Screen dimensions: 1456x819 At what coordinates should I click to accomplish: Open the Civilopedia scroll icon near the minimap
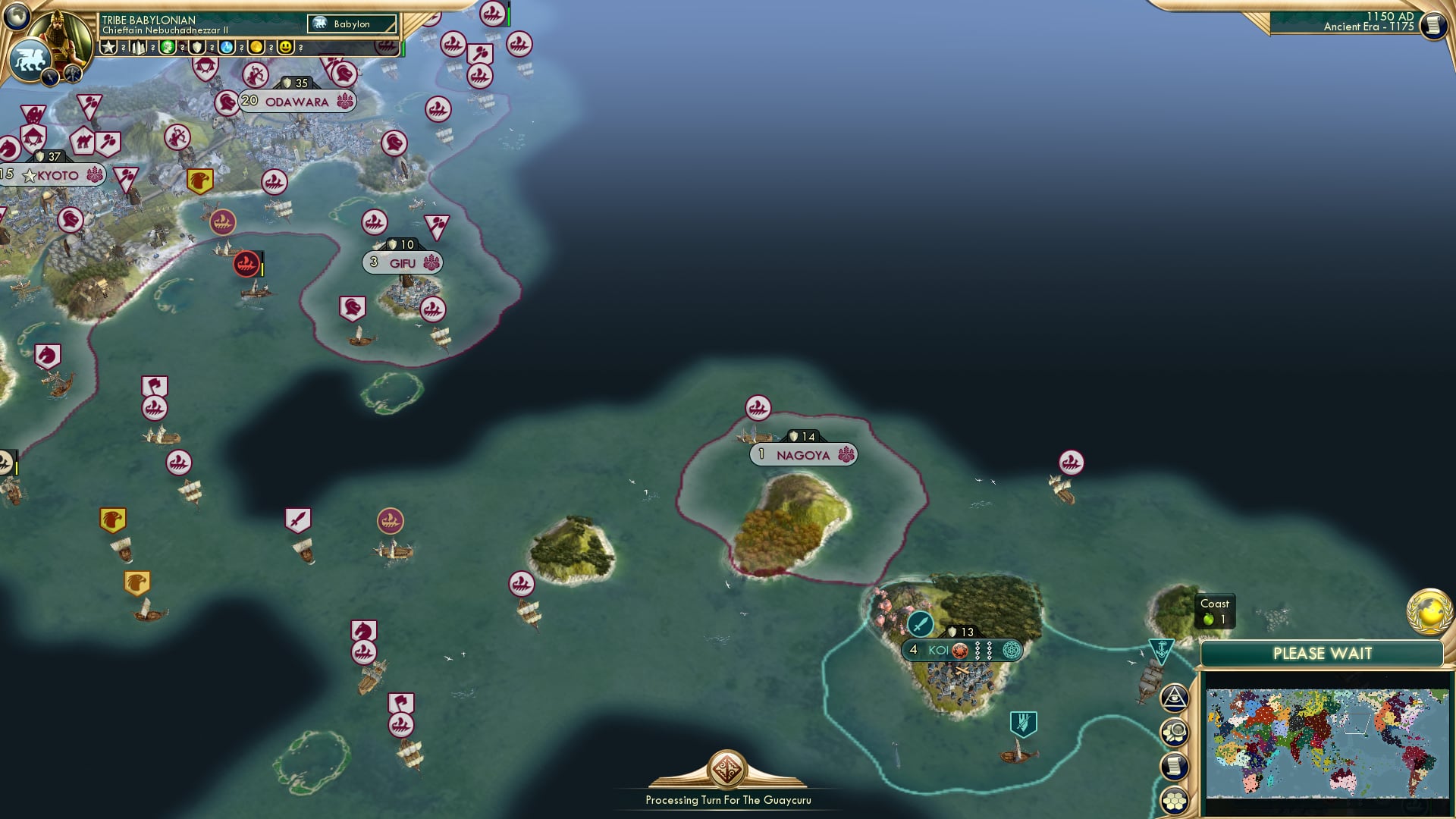tap(1175, 767)
